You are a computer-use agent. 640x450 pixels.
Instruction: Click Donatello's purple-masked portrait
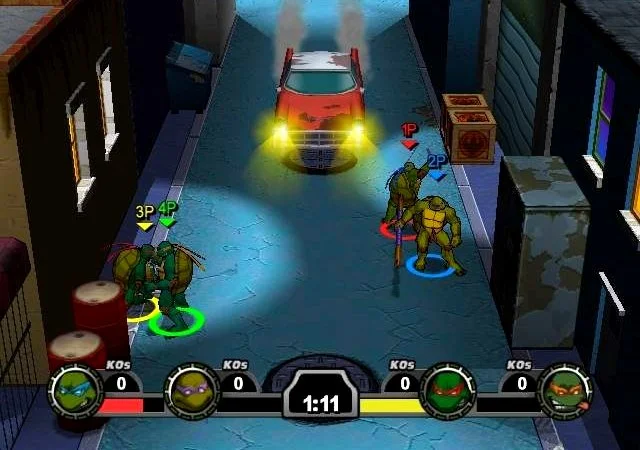(192, 390)
